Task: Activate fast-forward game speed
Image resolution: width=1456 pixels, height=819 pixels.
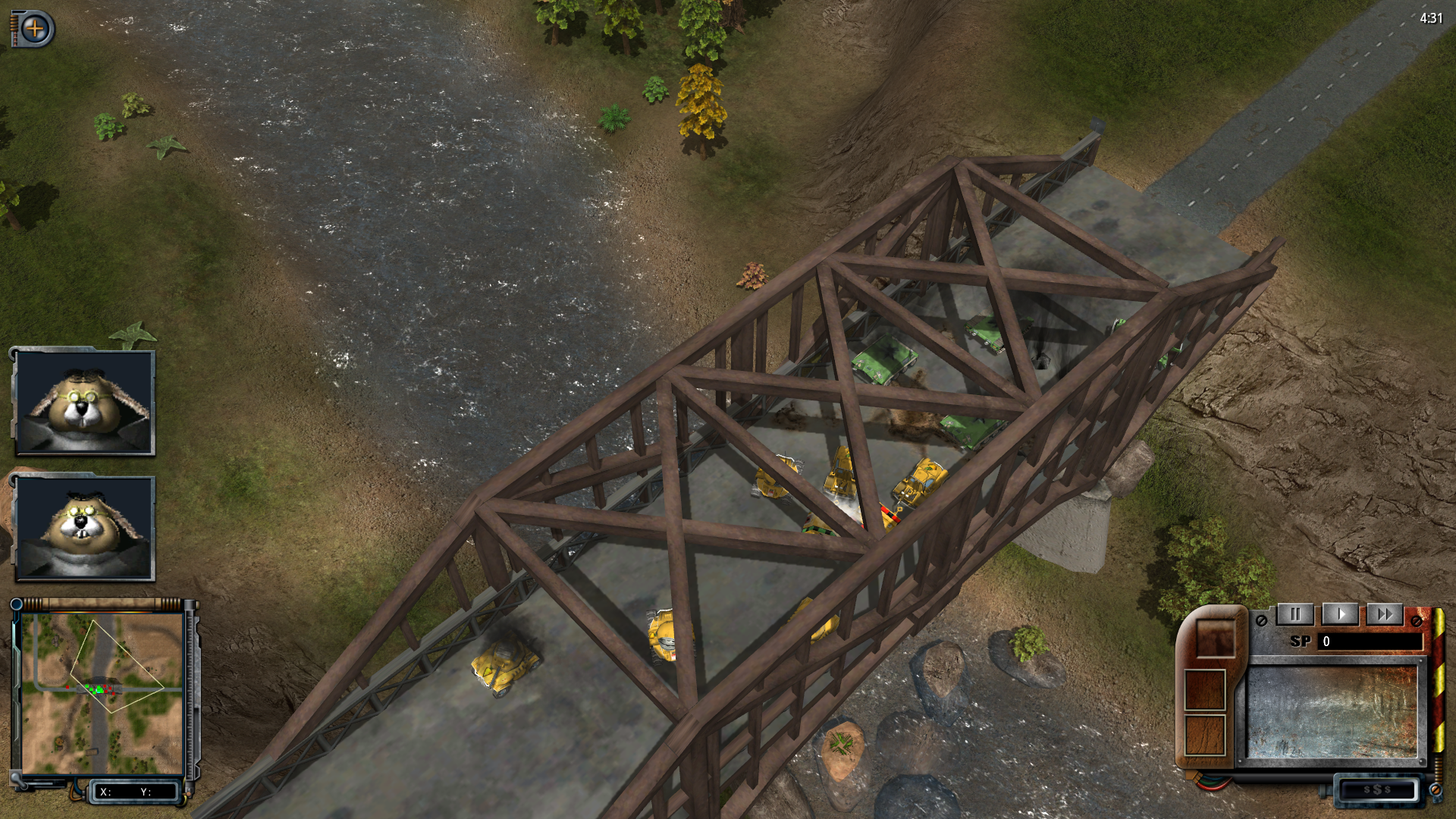Action: [x=1384, y=614]
